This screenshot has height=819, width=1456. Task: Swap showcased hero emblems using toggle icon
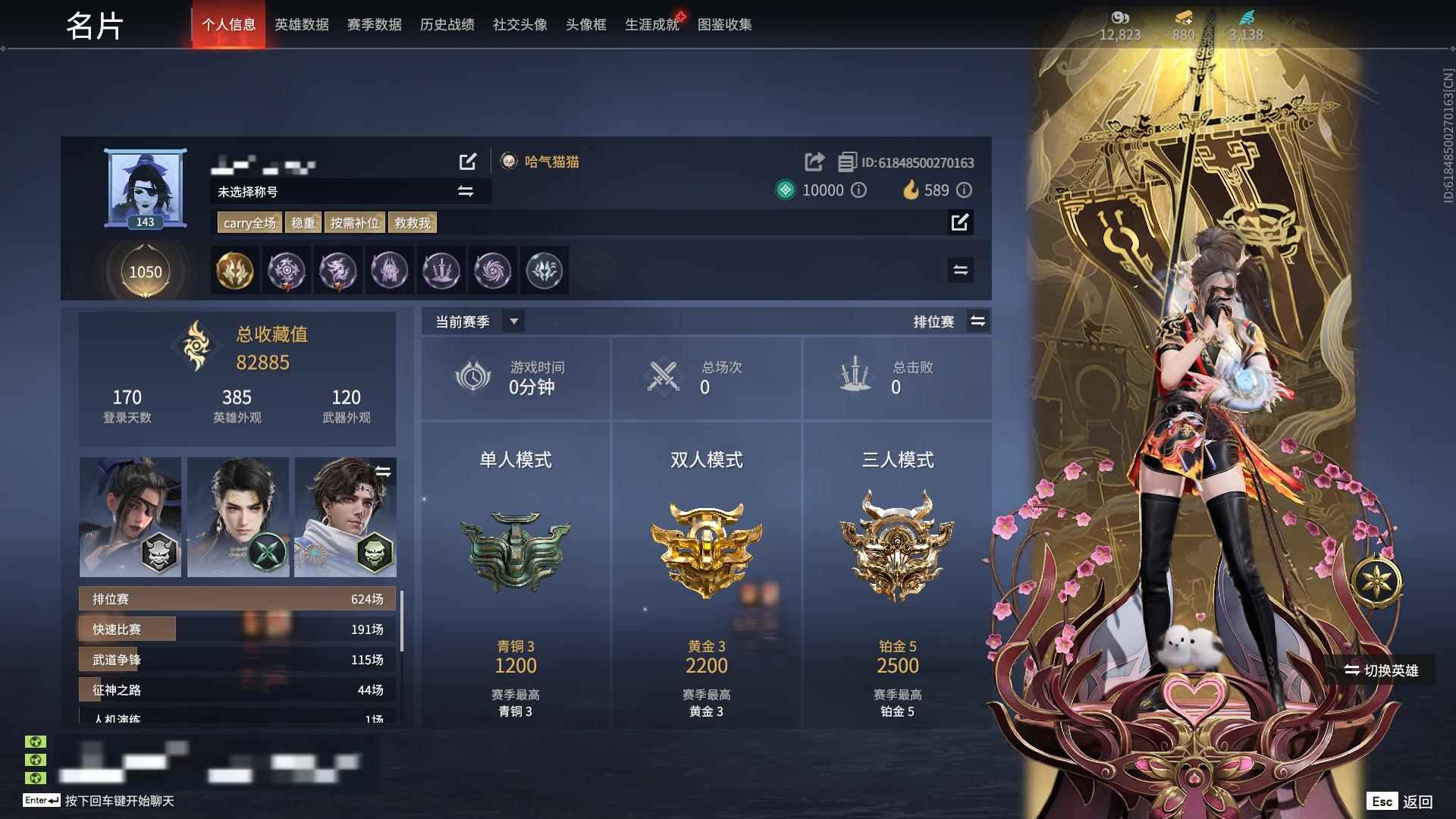[x=960, y=270]
